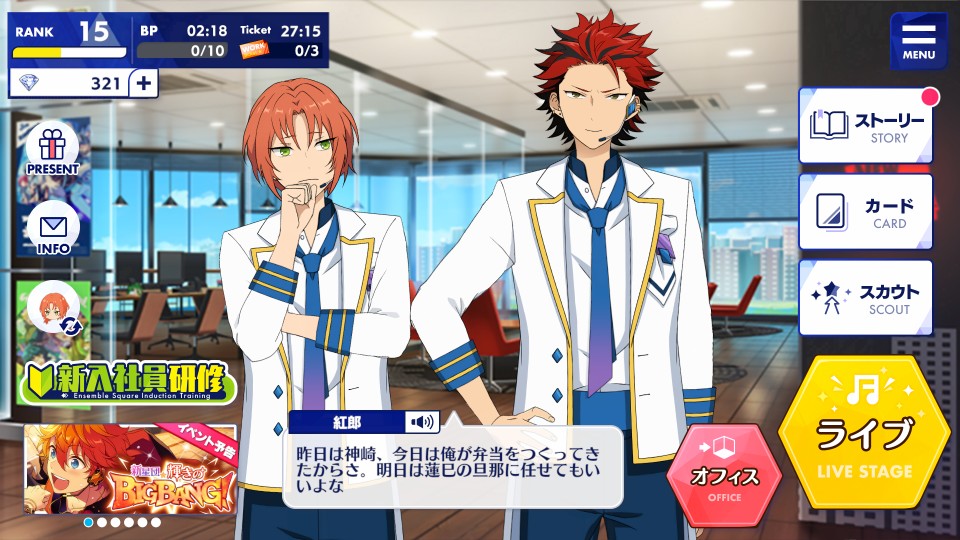Viewport: 960px width, 540px height.
Task: Go to the Card screen
Action: coord(865,212)
